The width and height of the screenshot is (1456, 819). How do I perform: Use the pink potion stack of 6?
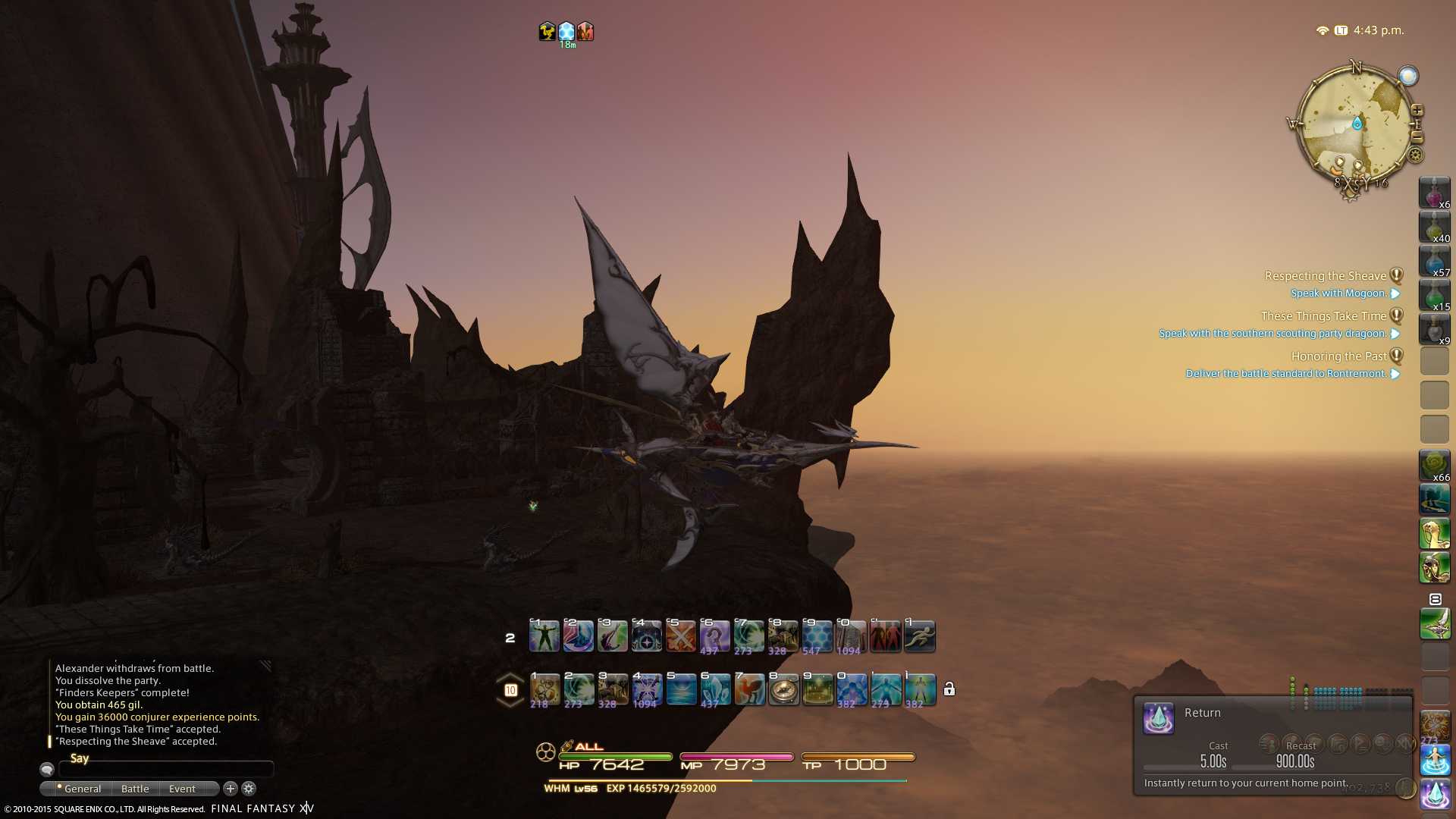tap(1434, 193)
